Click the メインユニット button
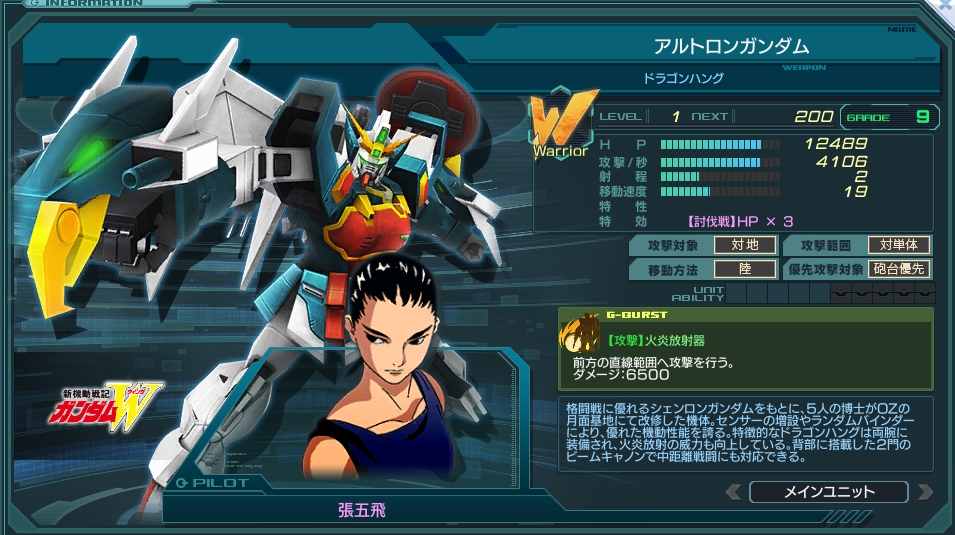Image resolution: width=955 pixels, height=535 pixels. click(x=828, y=492)
